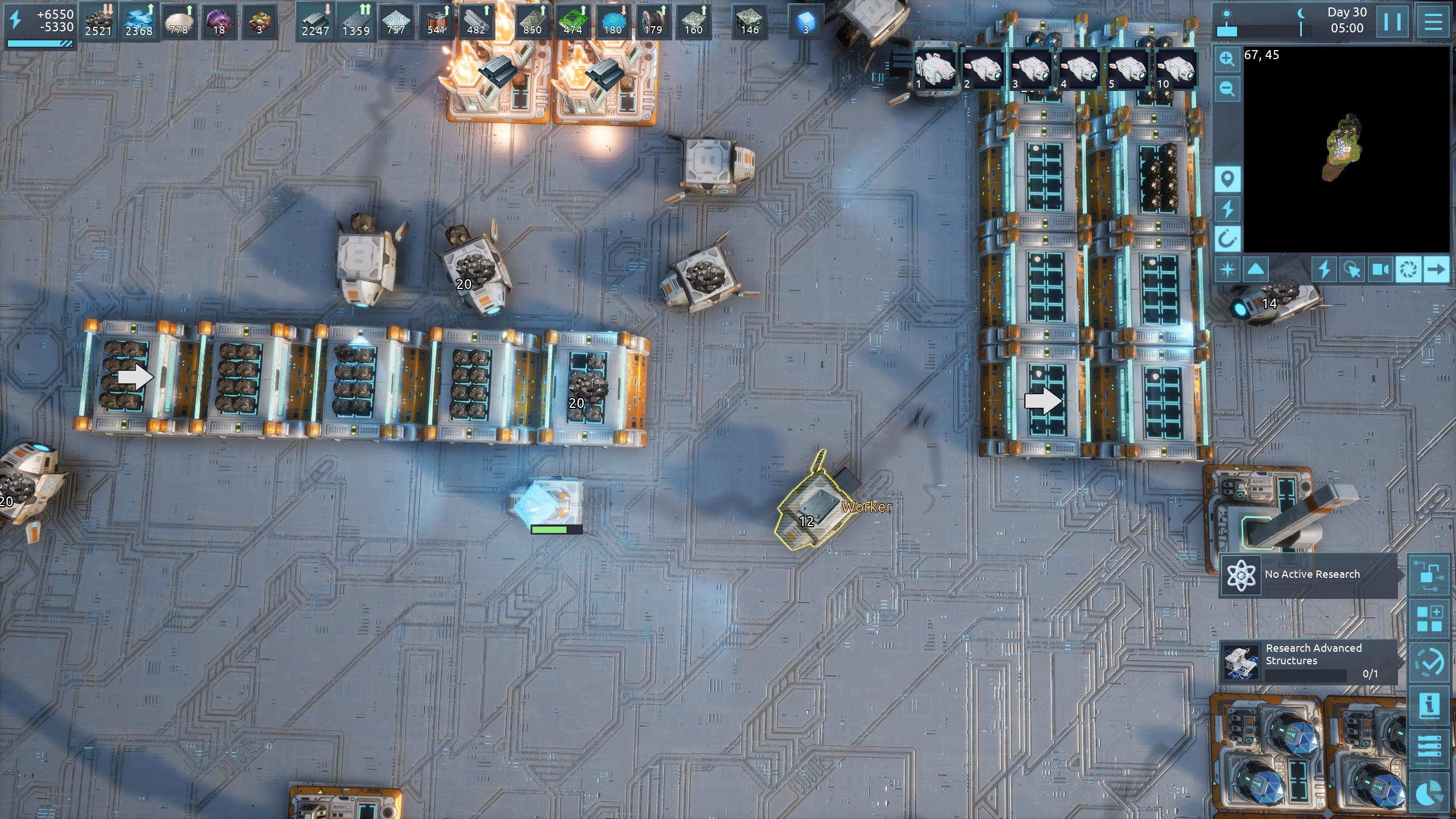
Task: Zoom in on the minimap
Action: pos(1227,59)
